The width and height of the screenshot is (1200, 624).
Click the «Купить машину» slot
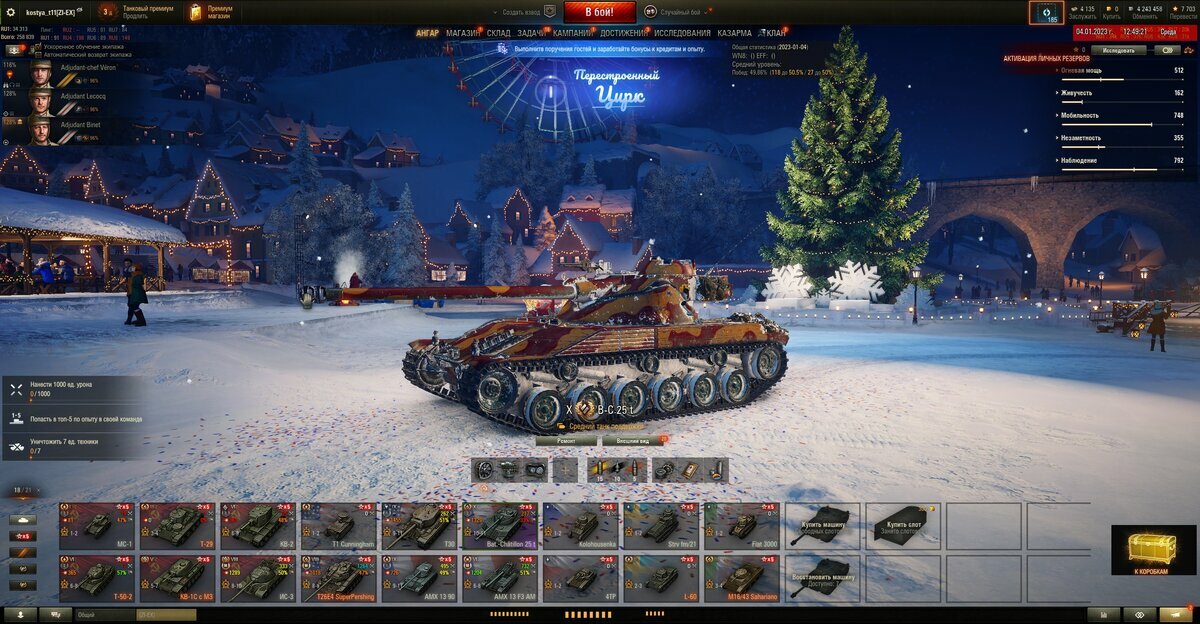coord(822,525)
